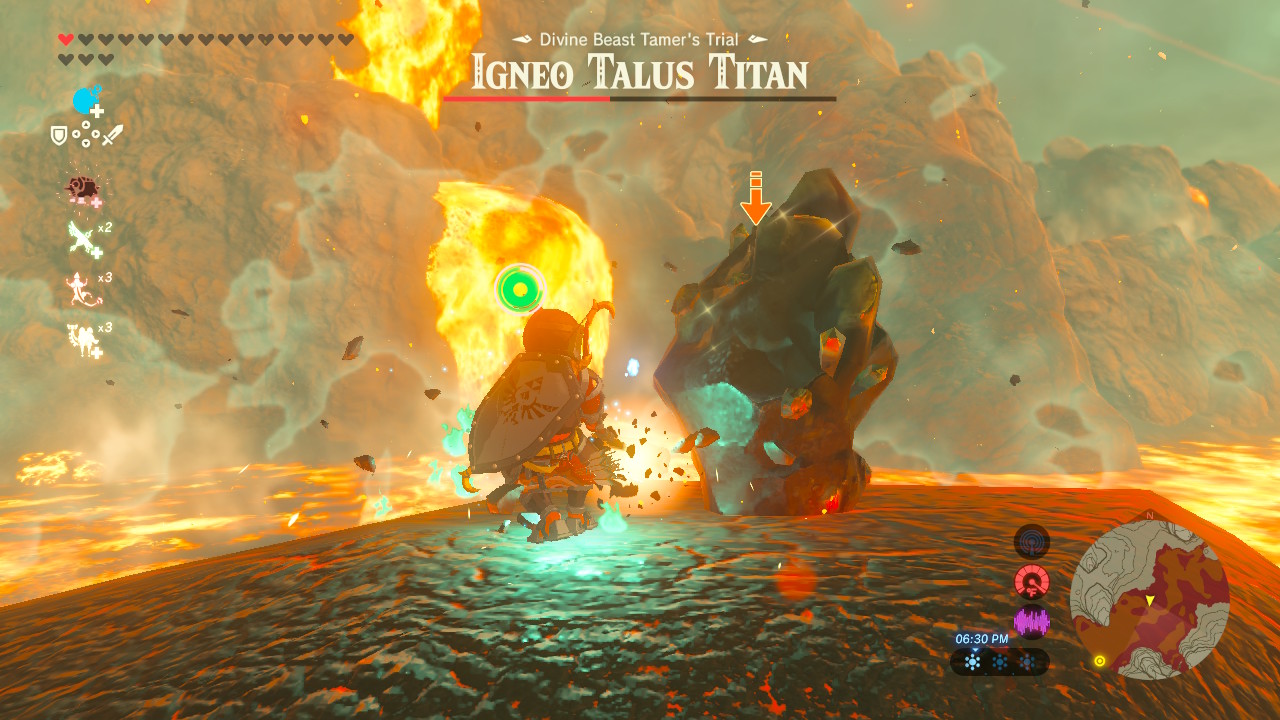Viewport: 1280px width, 720px height.
Task: Click the Divine Beast Tamer's Trial banner
Action: (639, 38)
